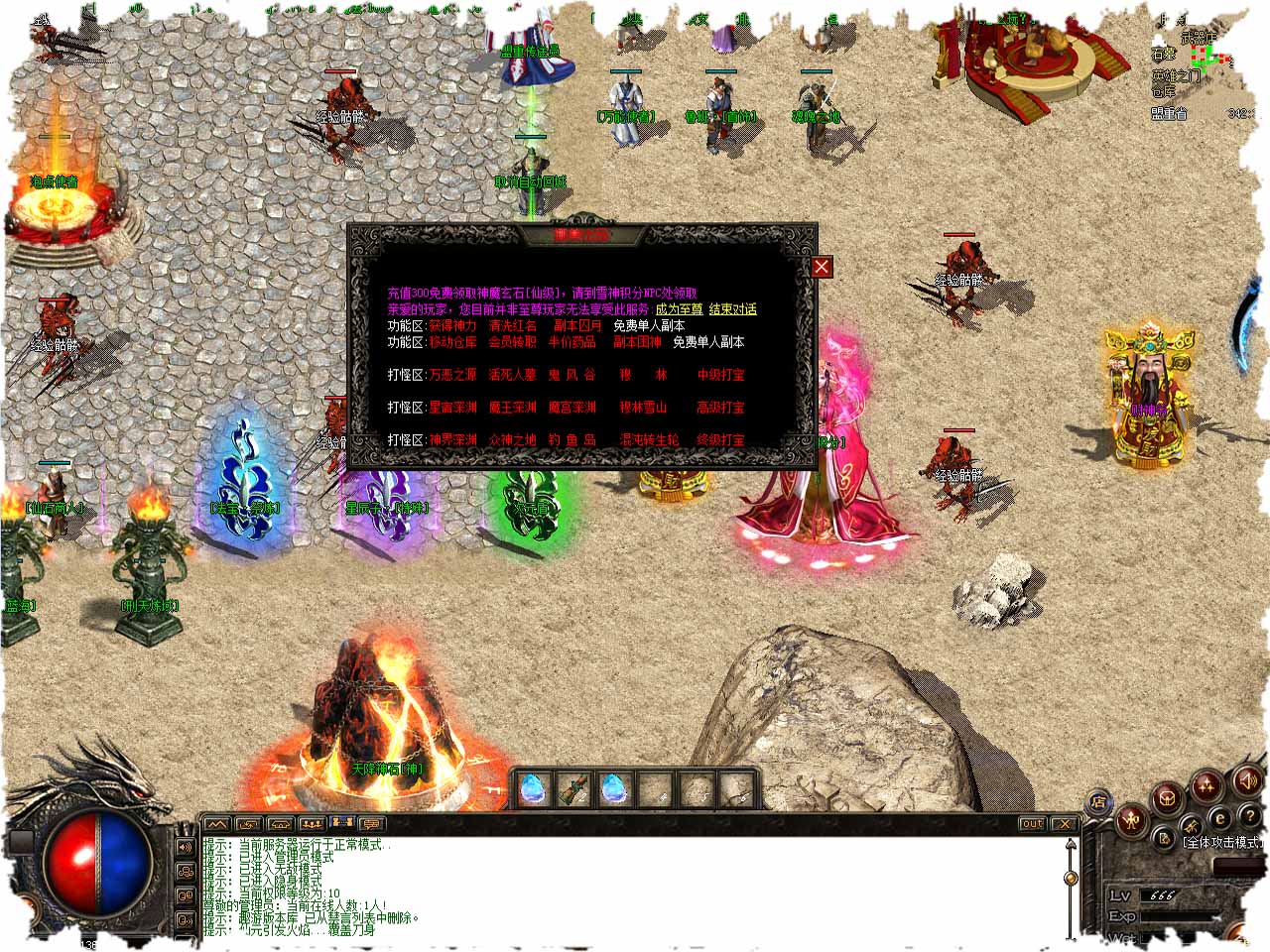The image size is (1270, 952).
Task: Go to 钓鱼岛 from the dialog
Action: click(572, 439)
